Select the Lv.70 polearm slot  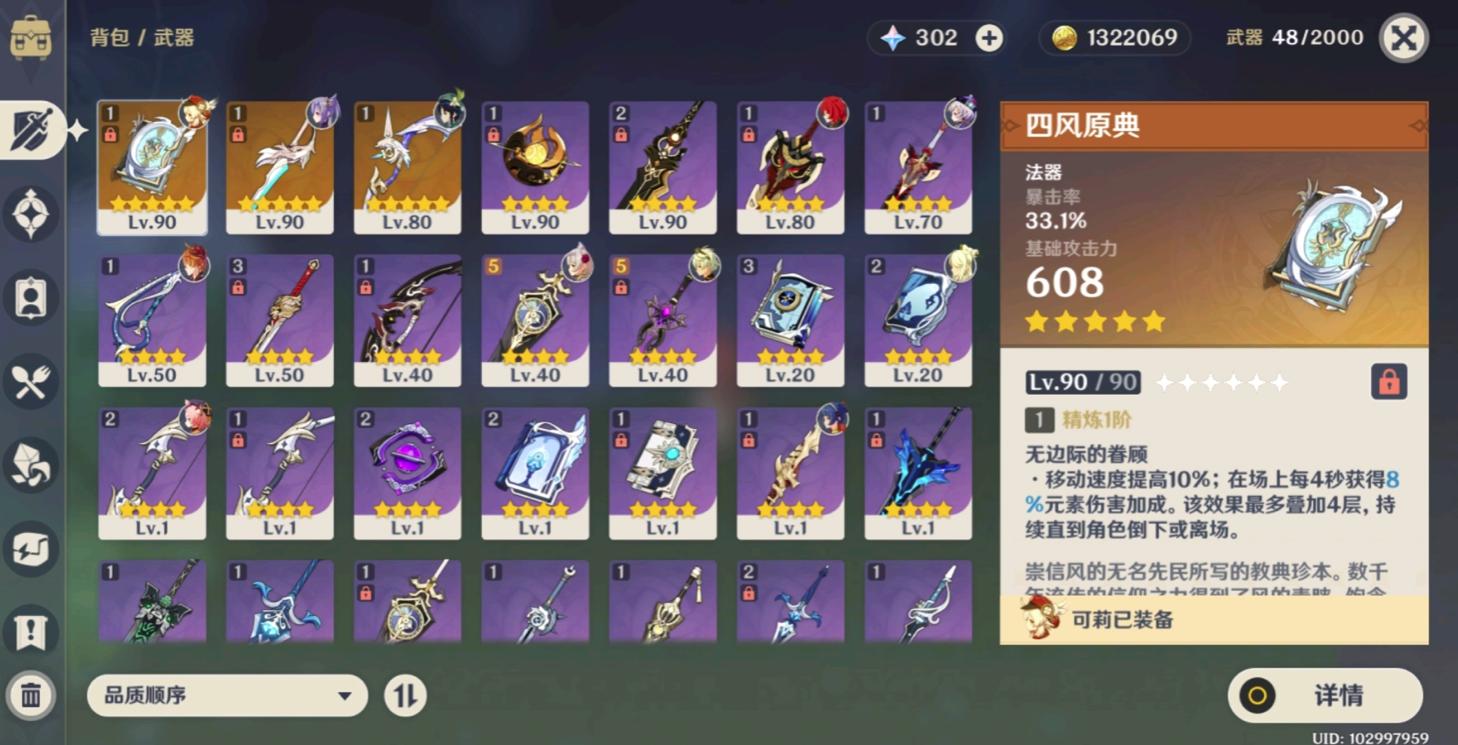click(x=918, y=167)
